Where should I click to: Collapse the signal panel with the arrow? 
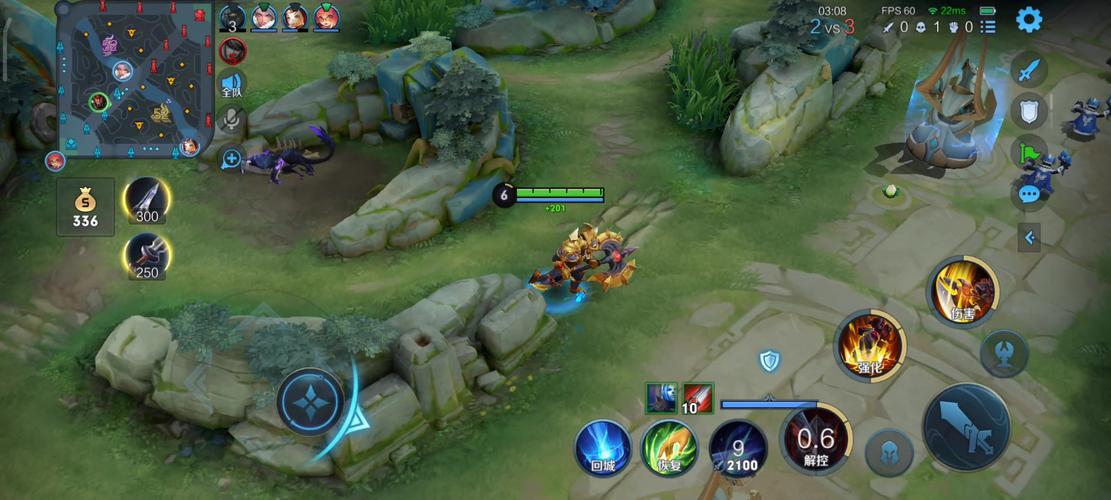point(1029,237)
